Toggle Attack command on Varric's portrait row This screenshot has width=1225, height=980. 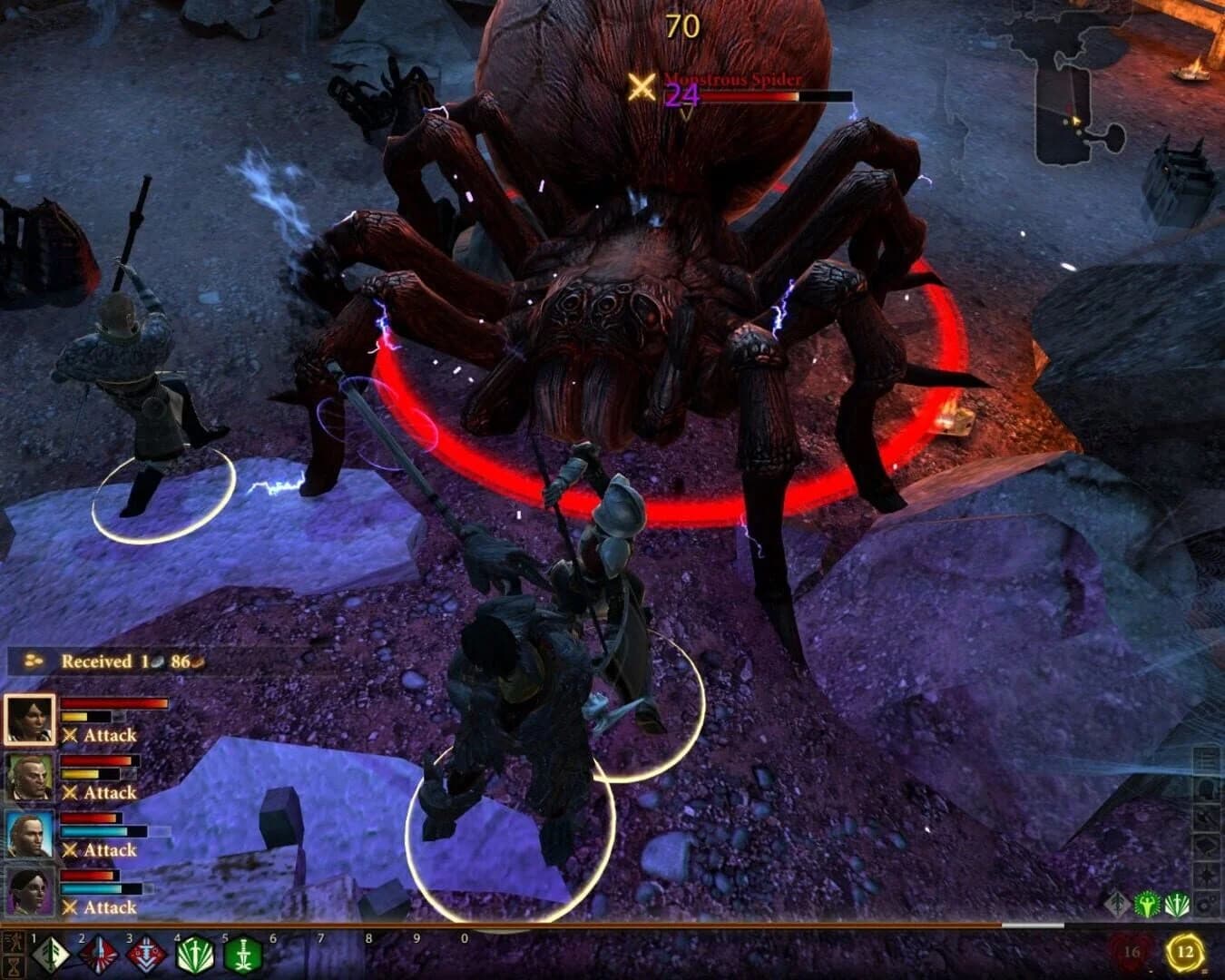(x=100, y=792)
